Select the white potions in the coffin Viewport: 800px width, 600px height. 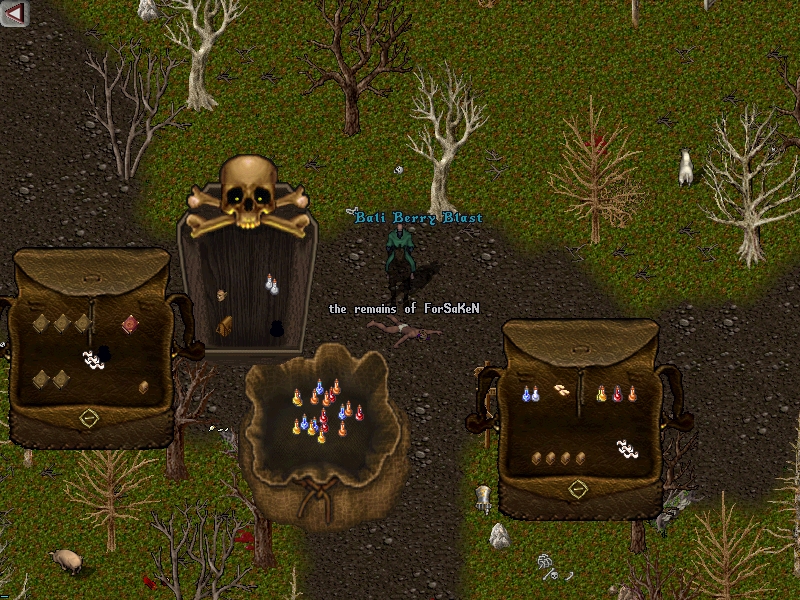click(x=271, y=285)
